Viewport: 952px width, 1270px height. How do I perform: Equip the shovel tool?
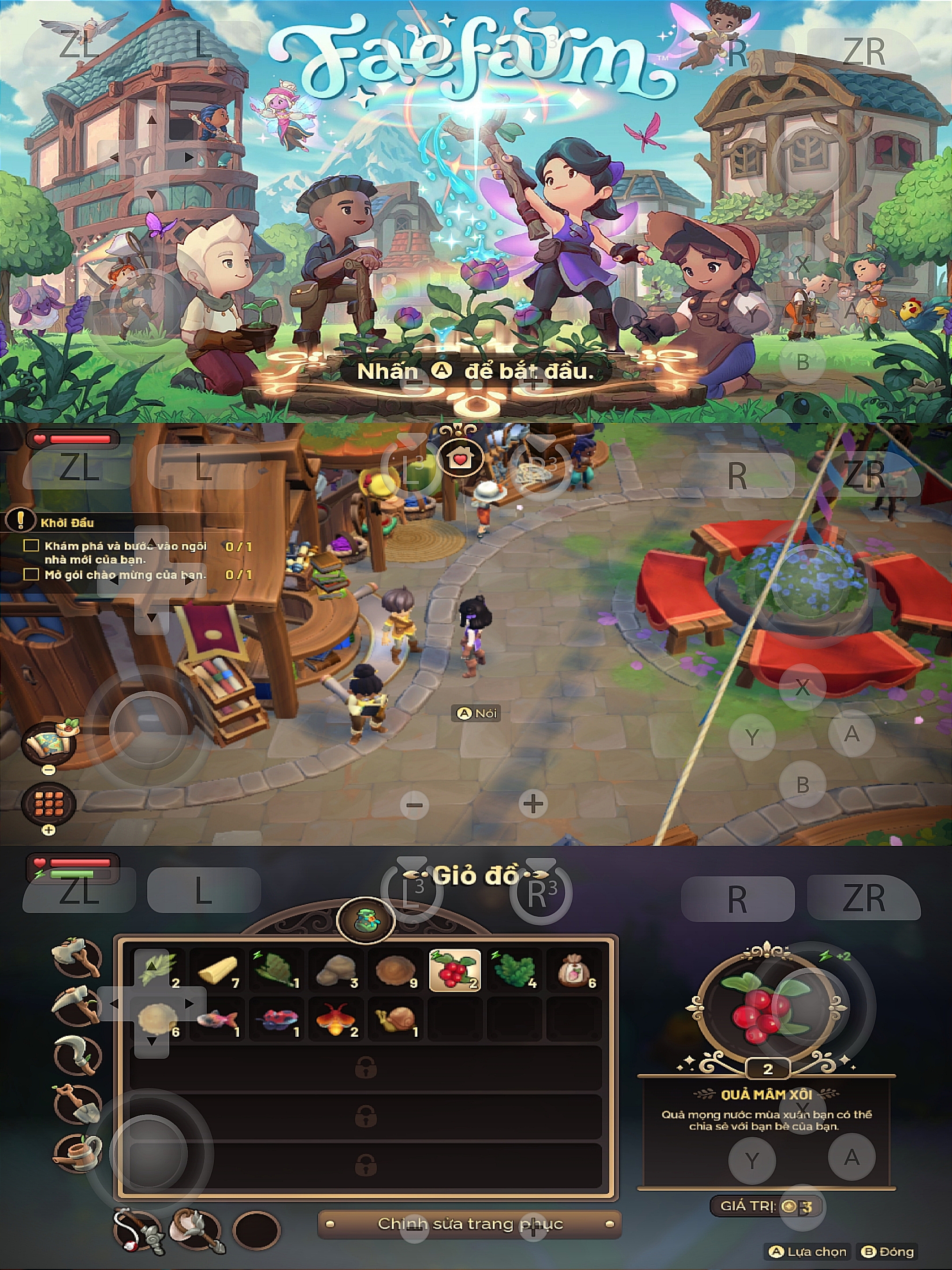coord(78,1102)
